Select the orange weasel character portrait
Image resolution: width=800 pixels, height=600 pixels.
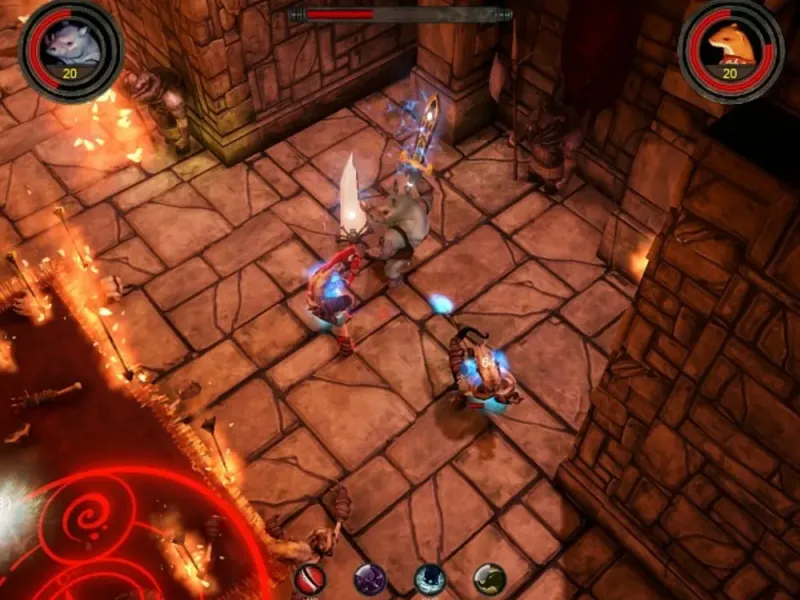(730, 45)
